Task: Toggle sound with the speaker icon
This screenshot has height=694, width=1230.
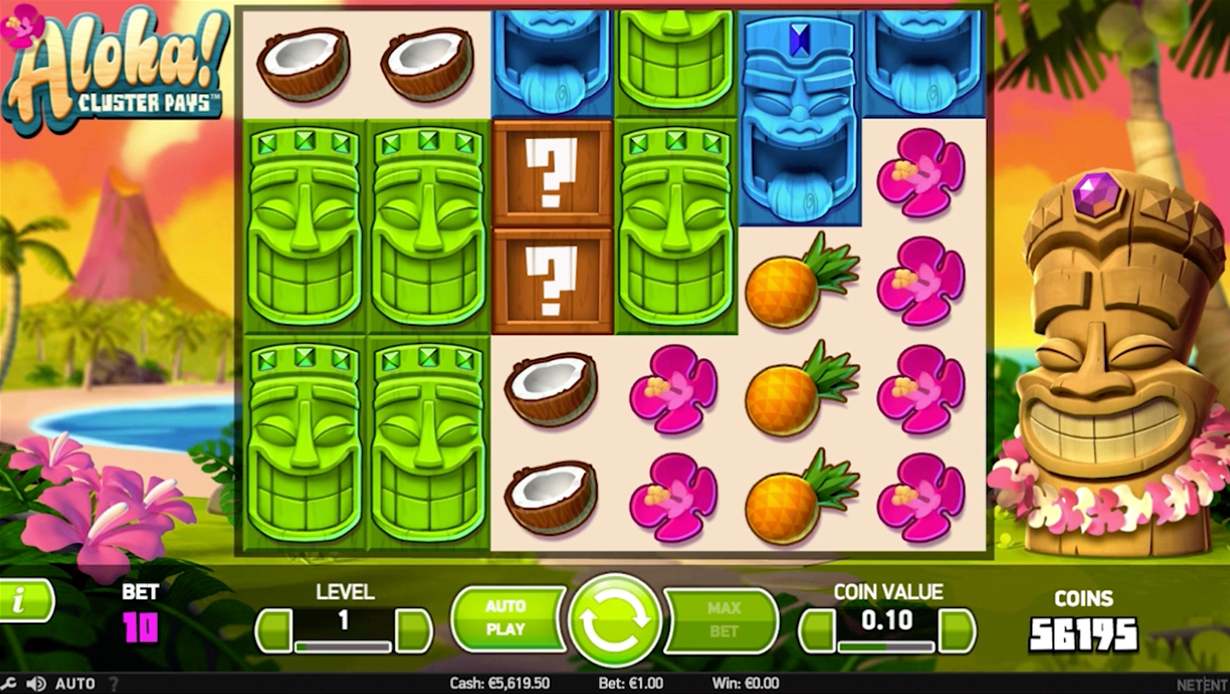Action: pyautogui.click(x=36, y=684)
